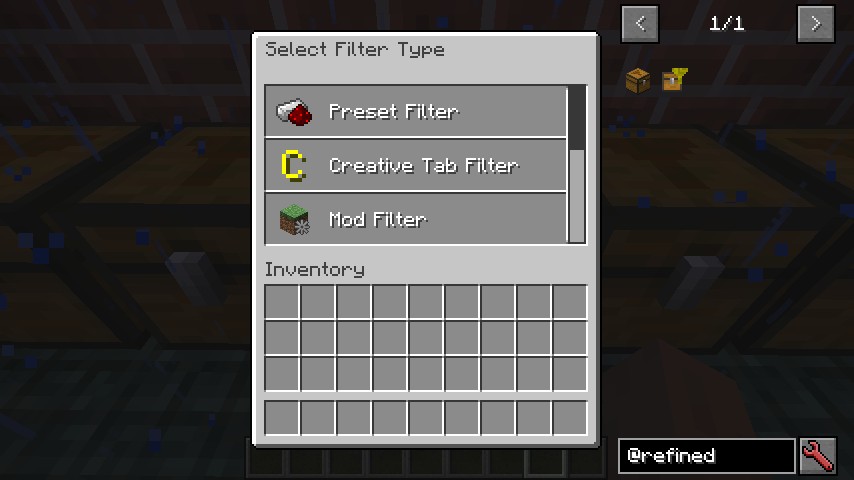Pick the Mod Filter option

tap(415, 218)
